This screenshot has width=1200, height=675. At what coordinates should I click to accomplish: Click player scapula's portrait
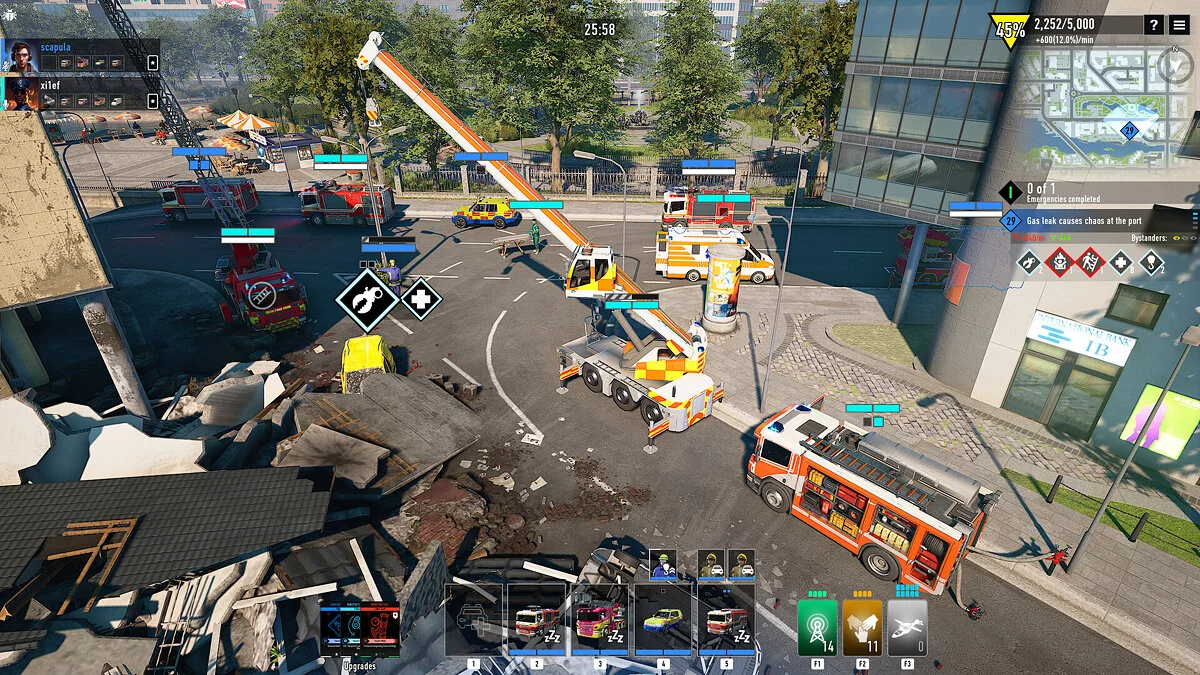pyautogui.click(x=22, y=56)
